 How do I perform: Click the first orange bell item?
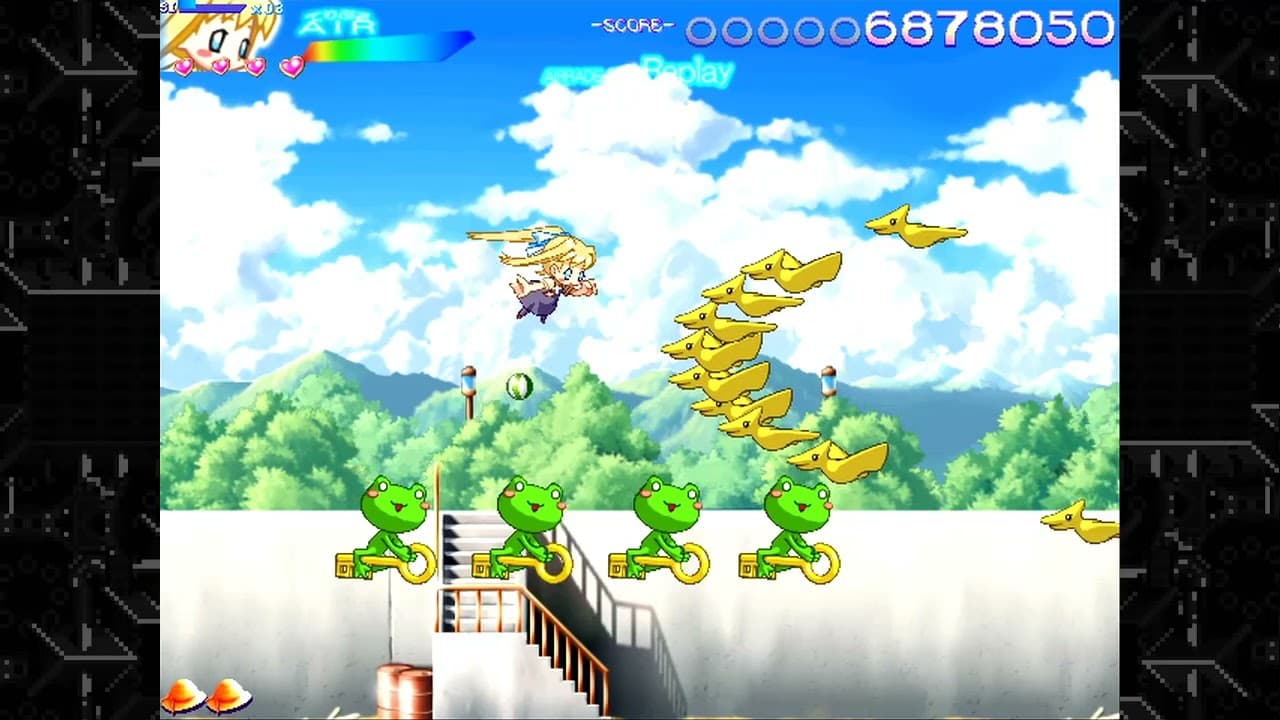click(181, 694)
